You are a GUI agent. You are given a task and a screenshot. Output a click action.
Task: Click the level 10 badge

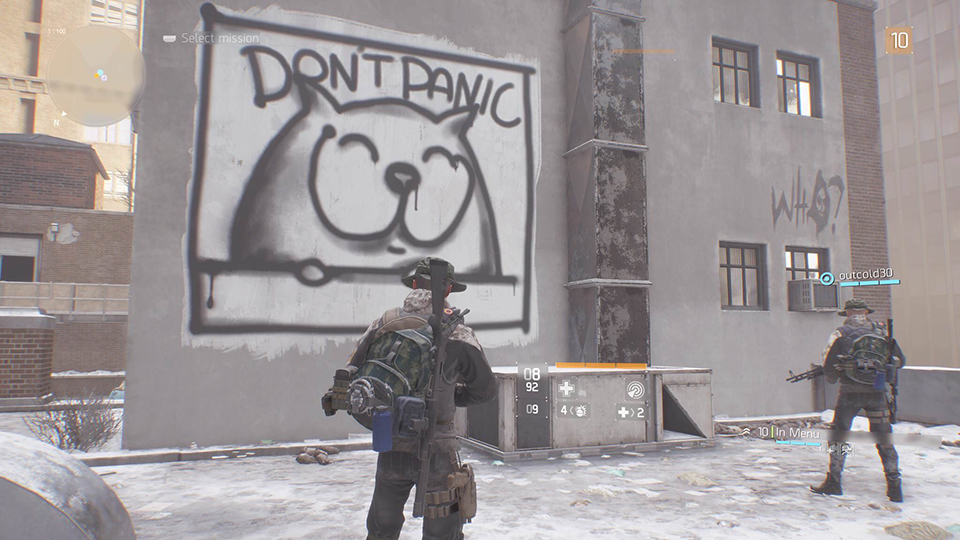[x=899, y=40]
